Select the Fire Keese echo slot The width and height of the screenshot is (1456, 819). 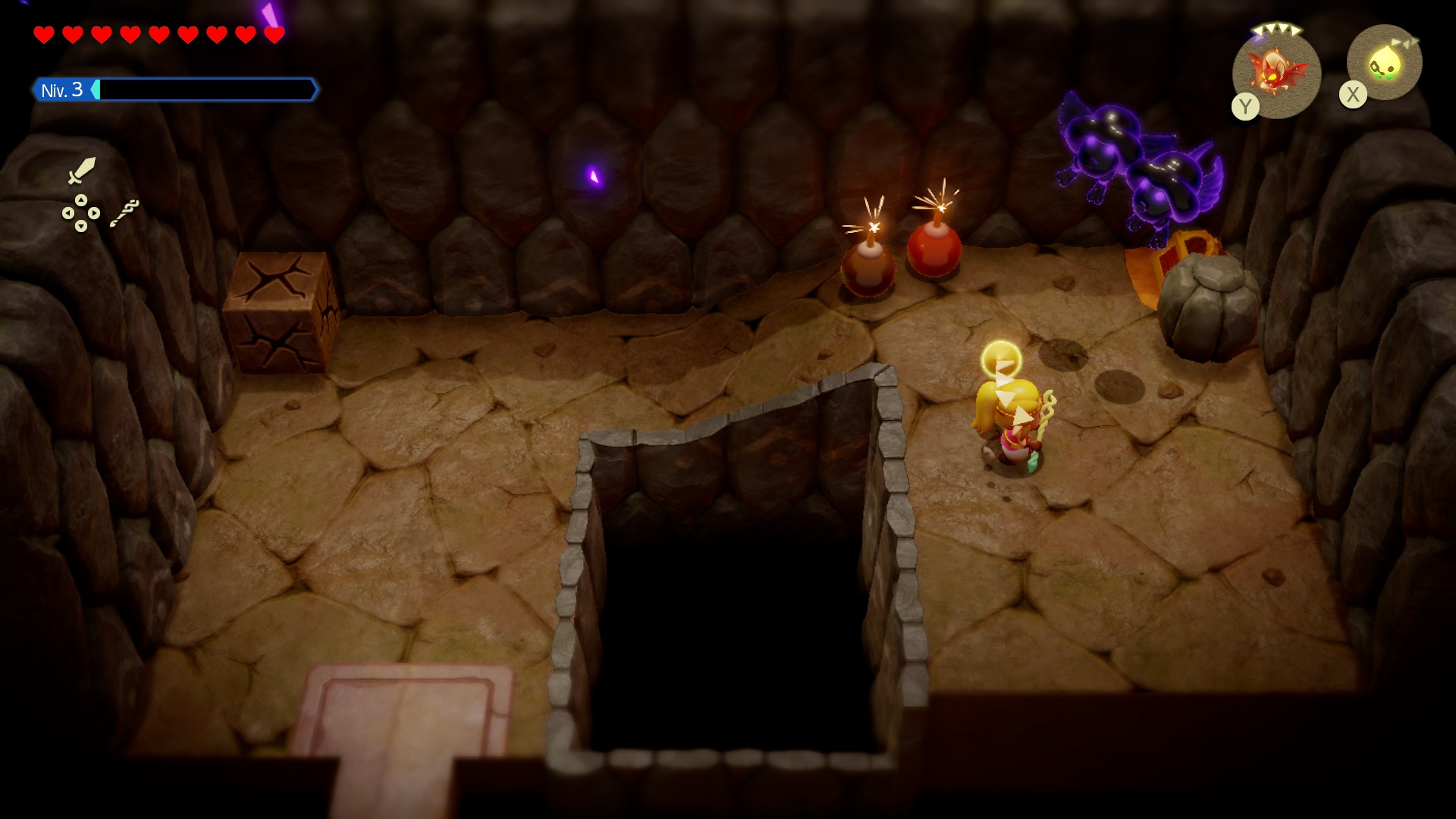1277,72
